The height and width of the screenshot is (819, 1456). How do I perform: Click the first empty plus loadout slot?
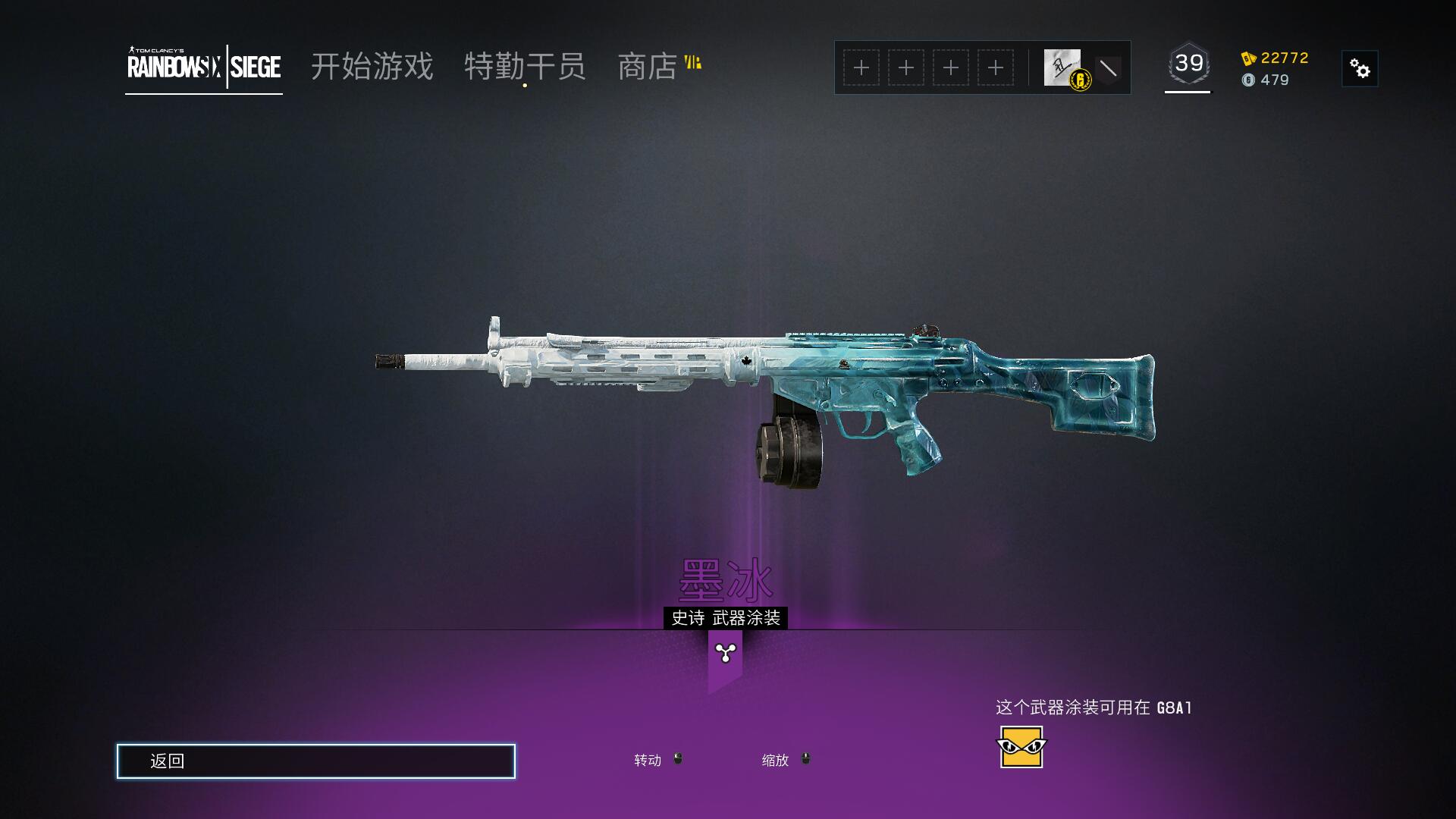861,67
